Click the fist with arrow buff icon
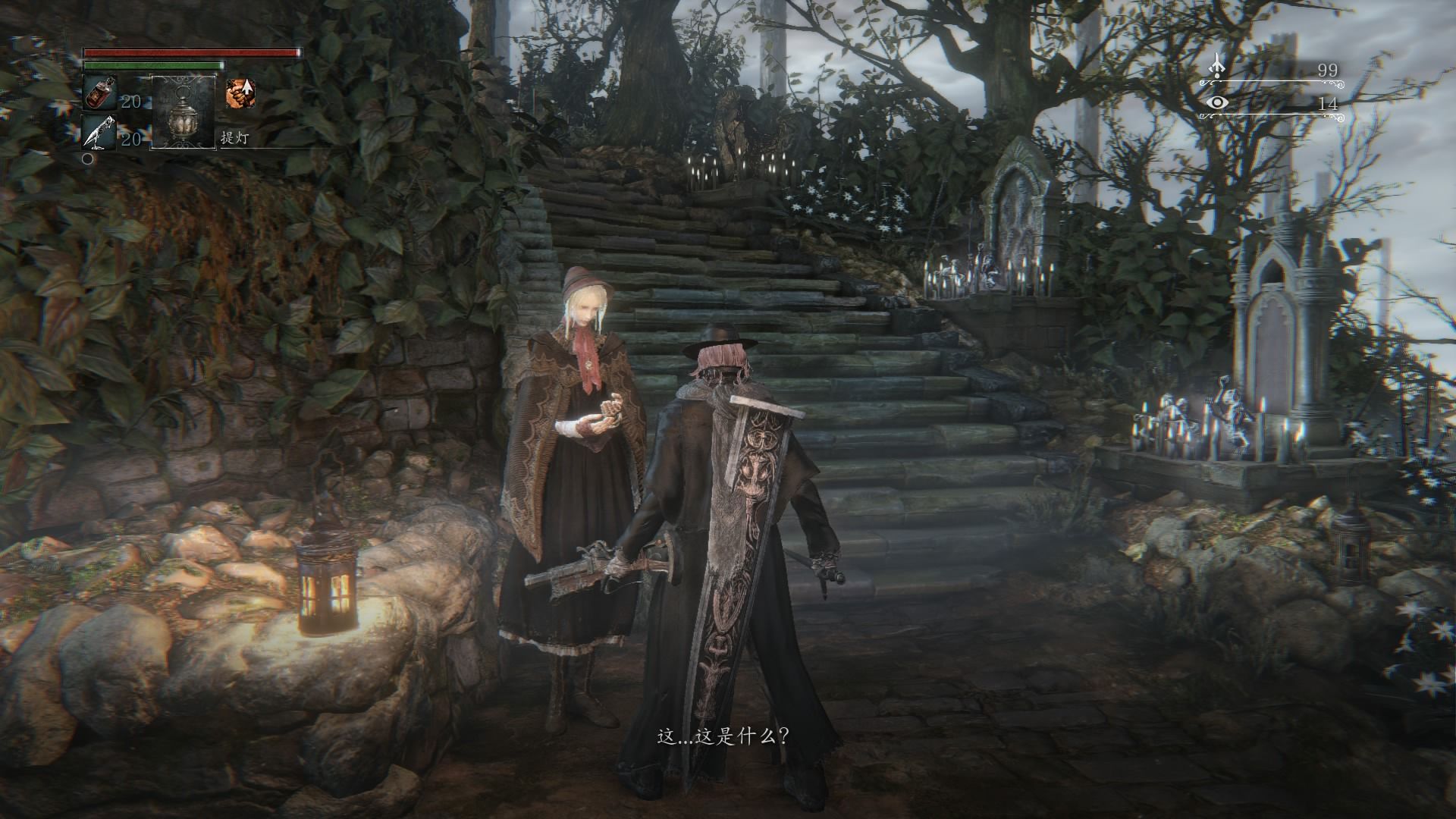Screen dimensions: 1456x819 click(x=240, y=93)
